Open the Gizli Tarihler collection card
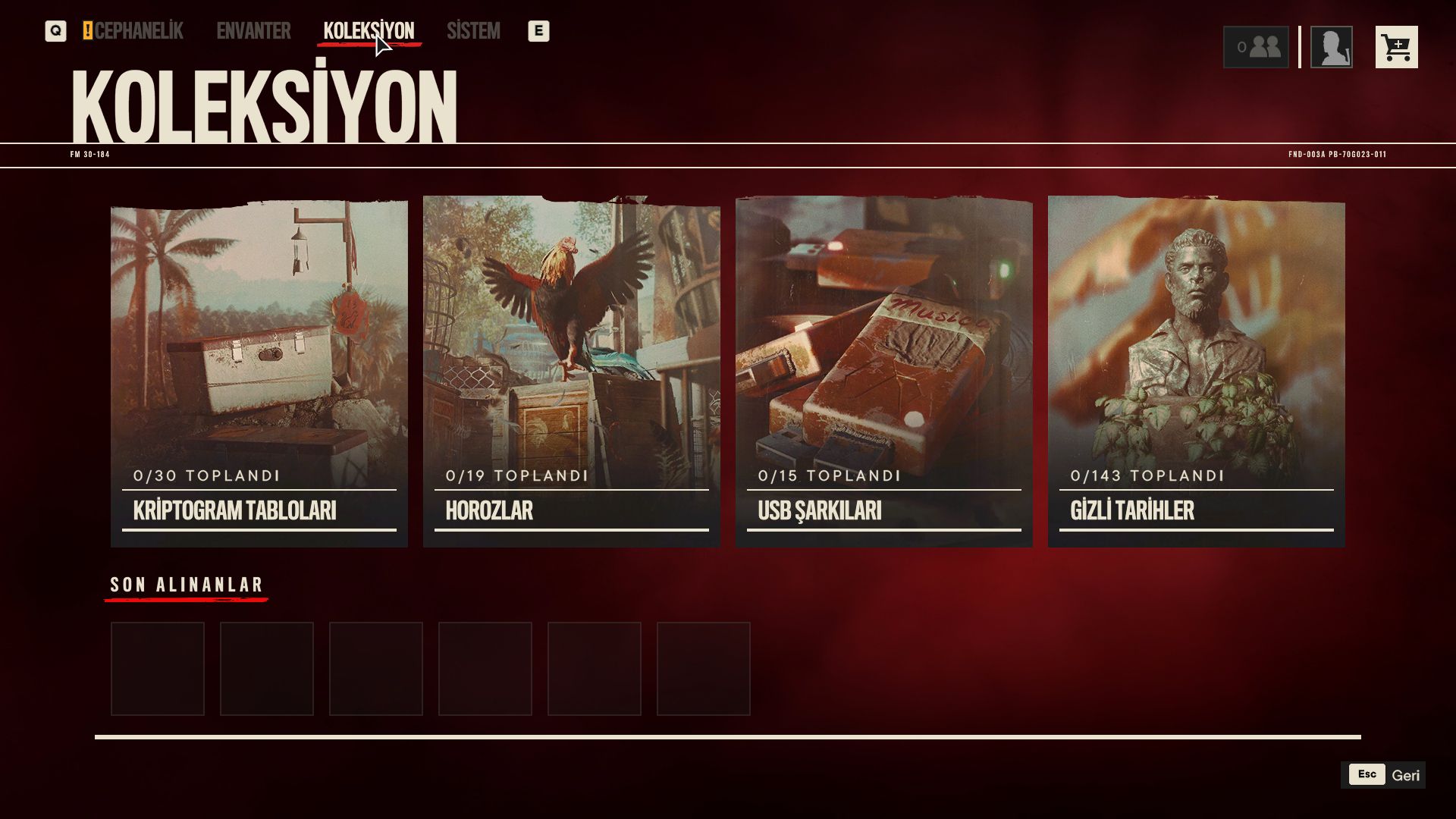 1197,372
